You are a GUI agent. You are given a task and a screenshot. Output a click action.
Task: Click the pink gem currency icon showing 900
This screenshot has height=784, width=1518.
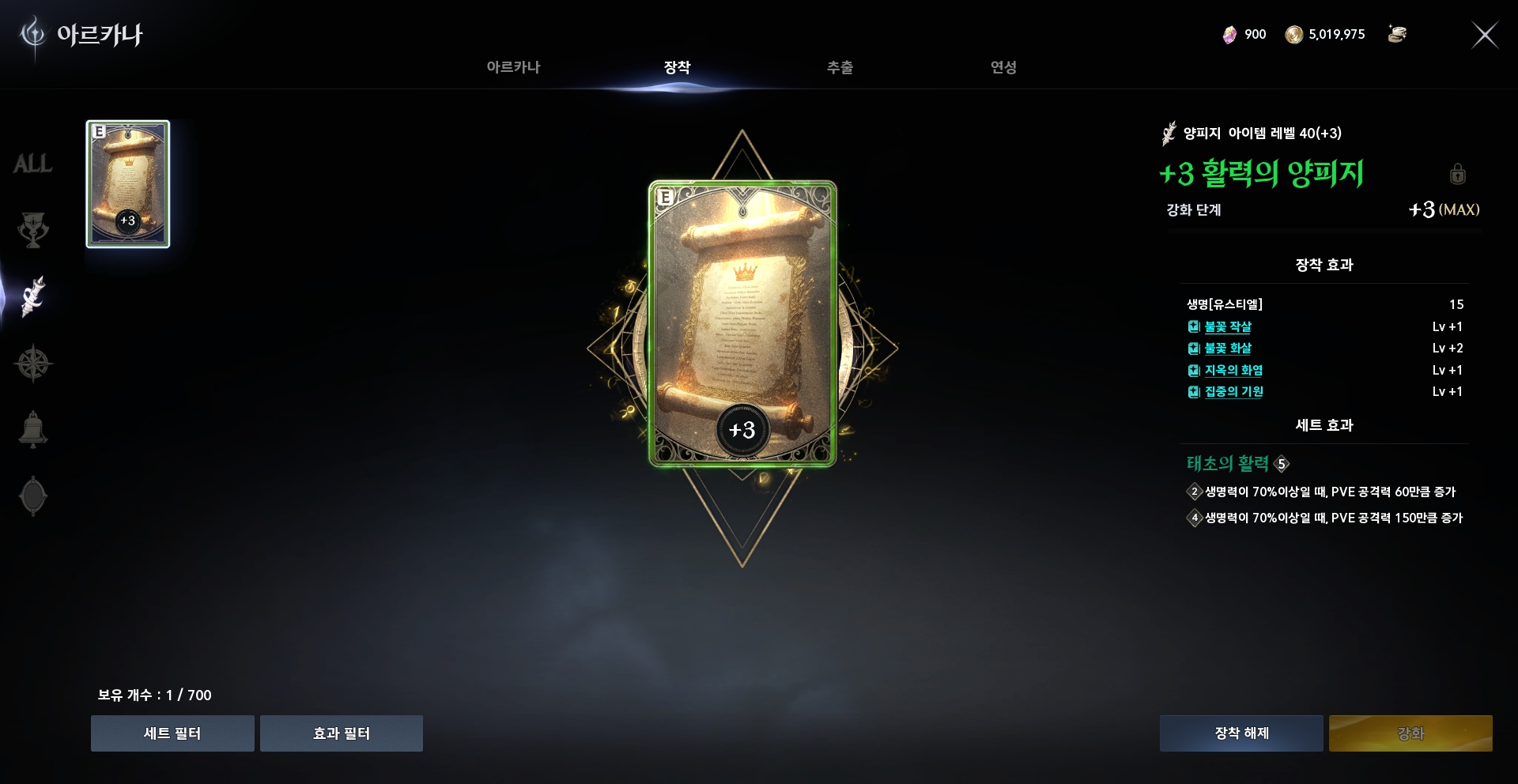tap(1231, 34)
